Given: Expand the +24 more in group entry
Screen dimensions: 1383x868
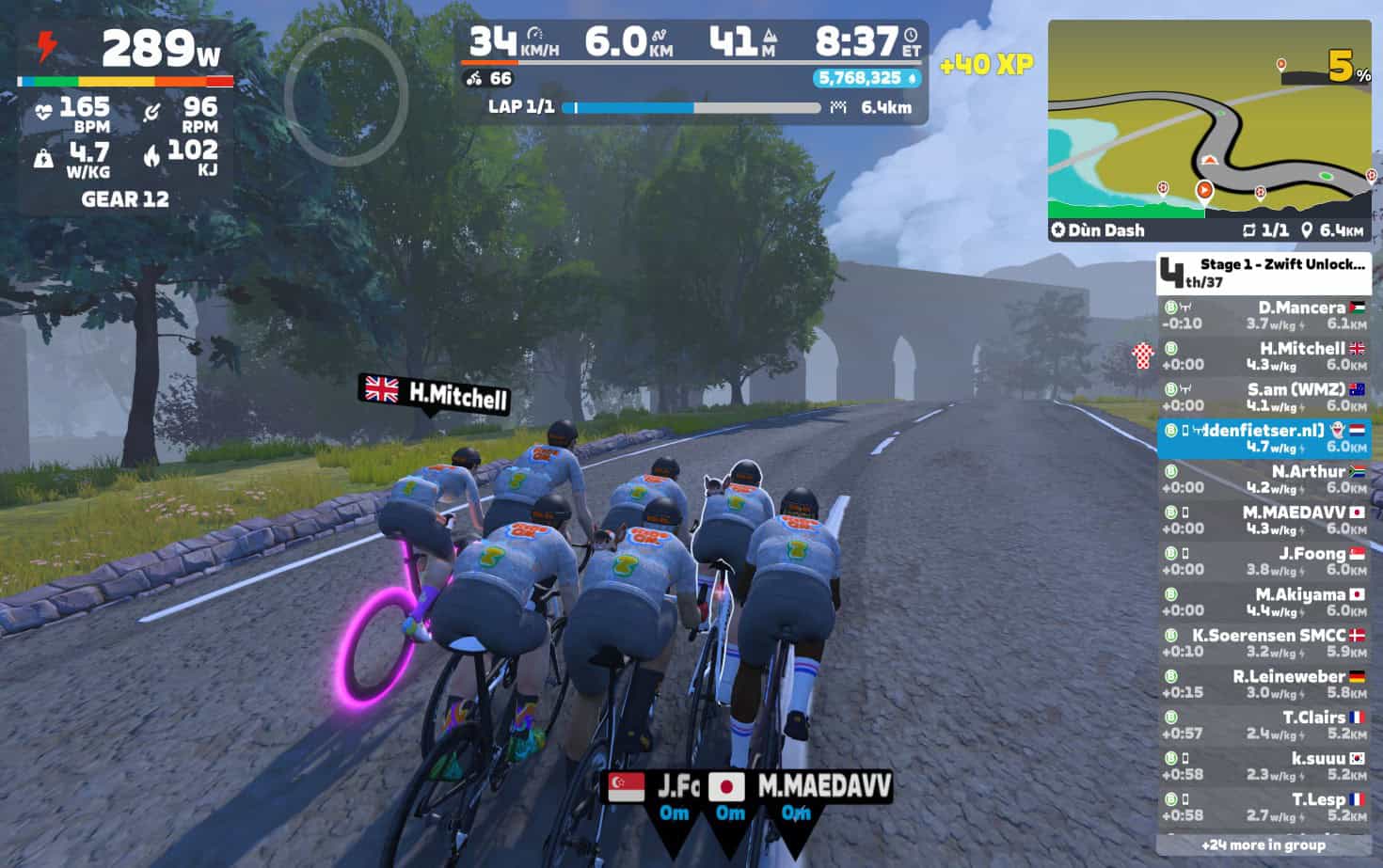Looking at the screenshot, I should tap(1263, 845).
